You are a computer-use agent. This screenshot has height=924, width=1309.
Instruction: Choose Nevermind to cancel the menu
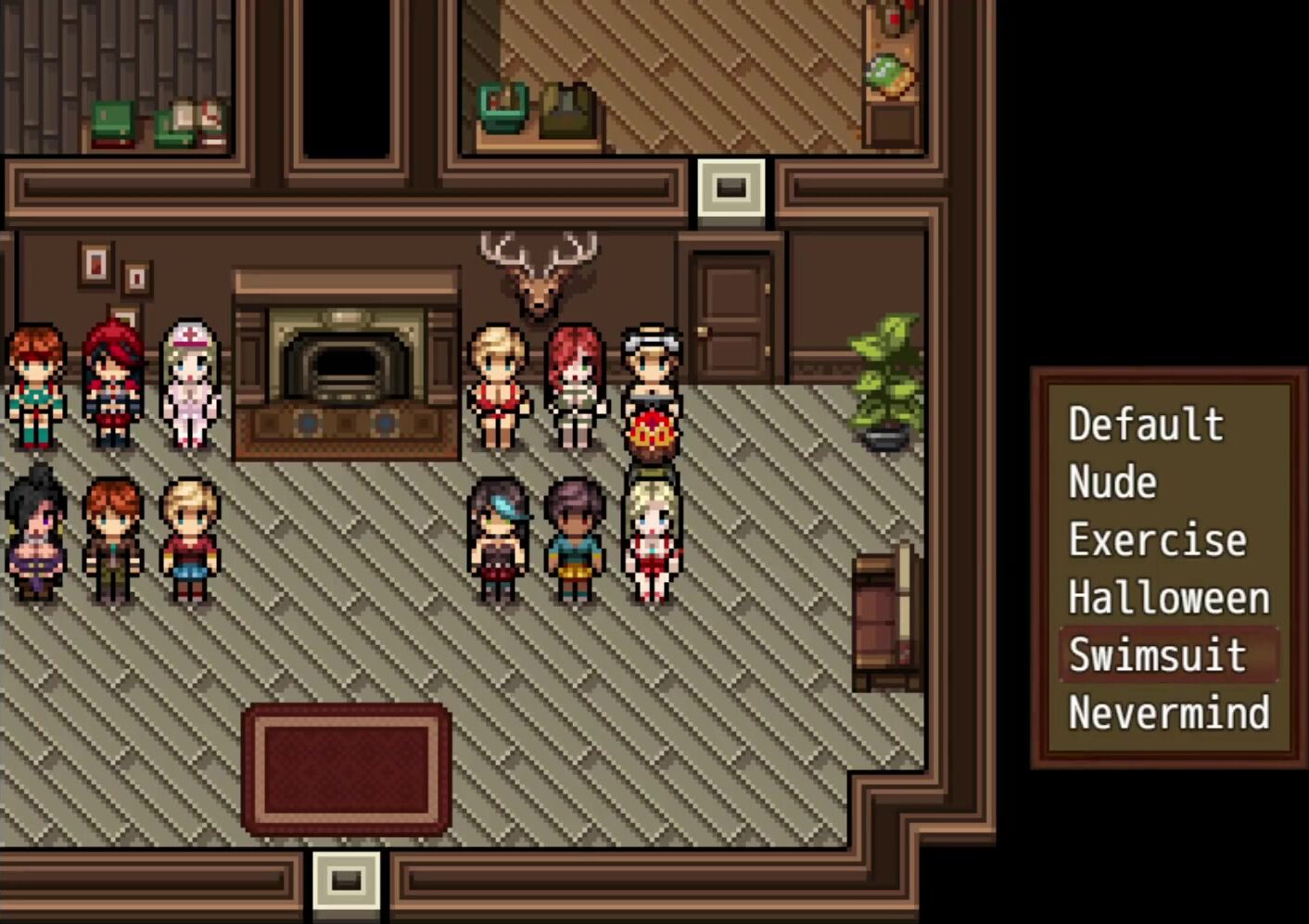pyautogui.click(x=1168, y=713)
